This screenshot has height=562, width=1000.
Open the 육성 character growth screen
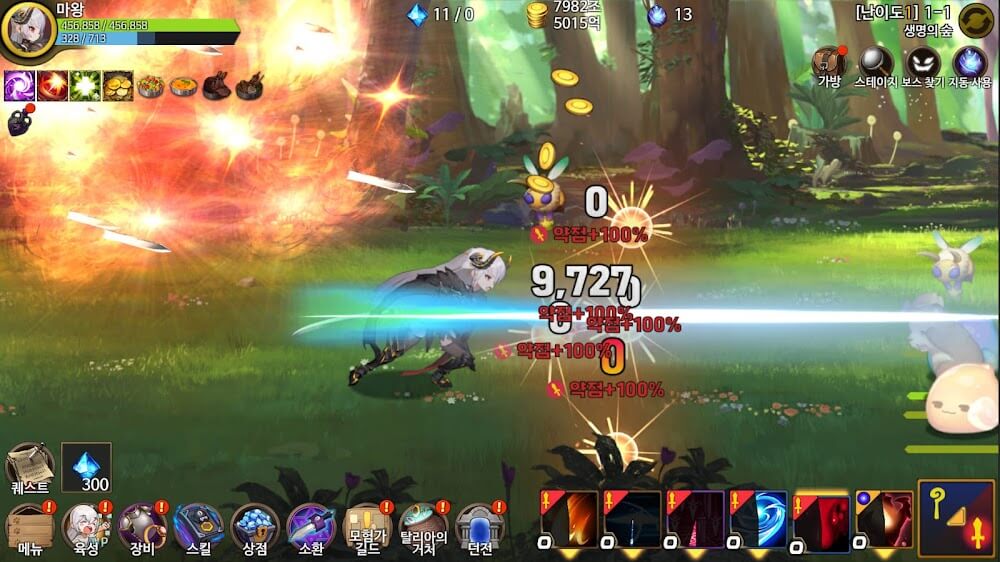[86, 529]
